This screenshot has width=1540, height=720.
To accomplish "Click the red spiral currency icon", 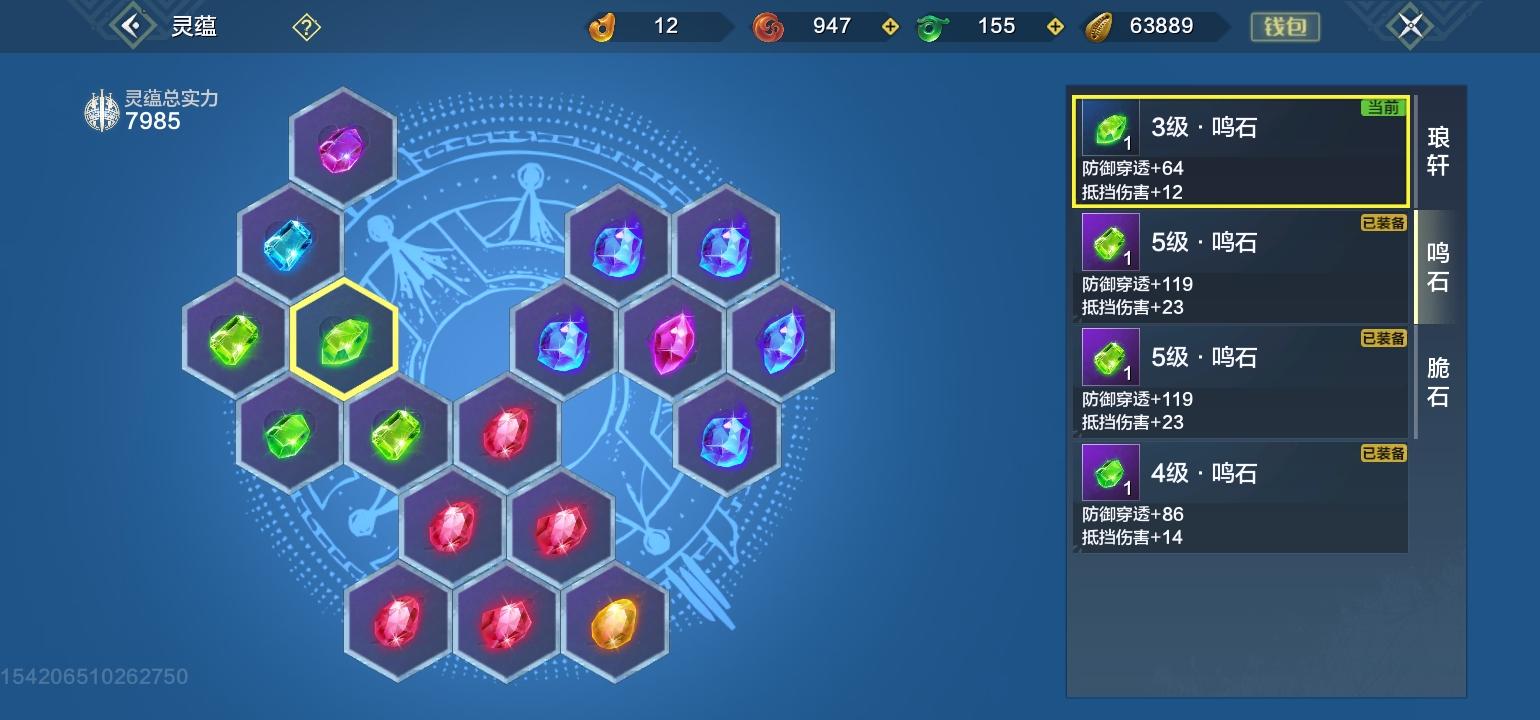I will click(767, 26).
